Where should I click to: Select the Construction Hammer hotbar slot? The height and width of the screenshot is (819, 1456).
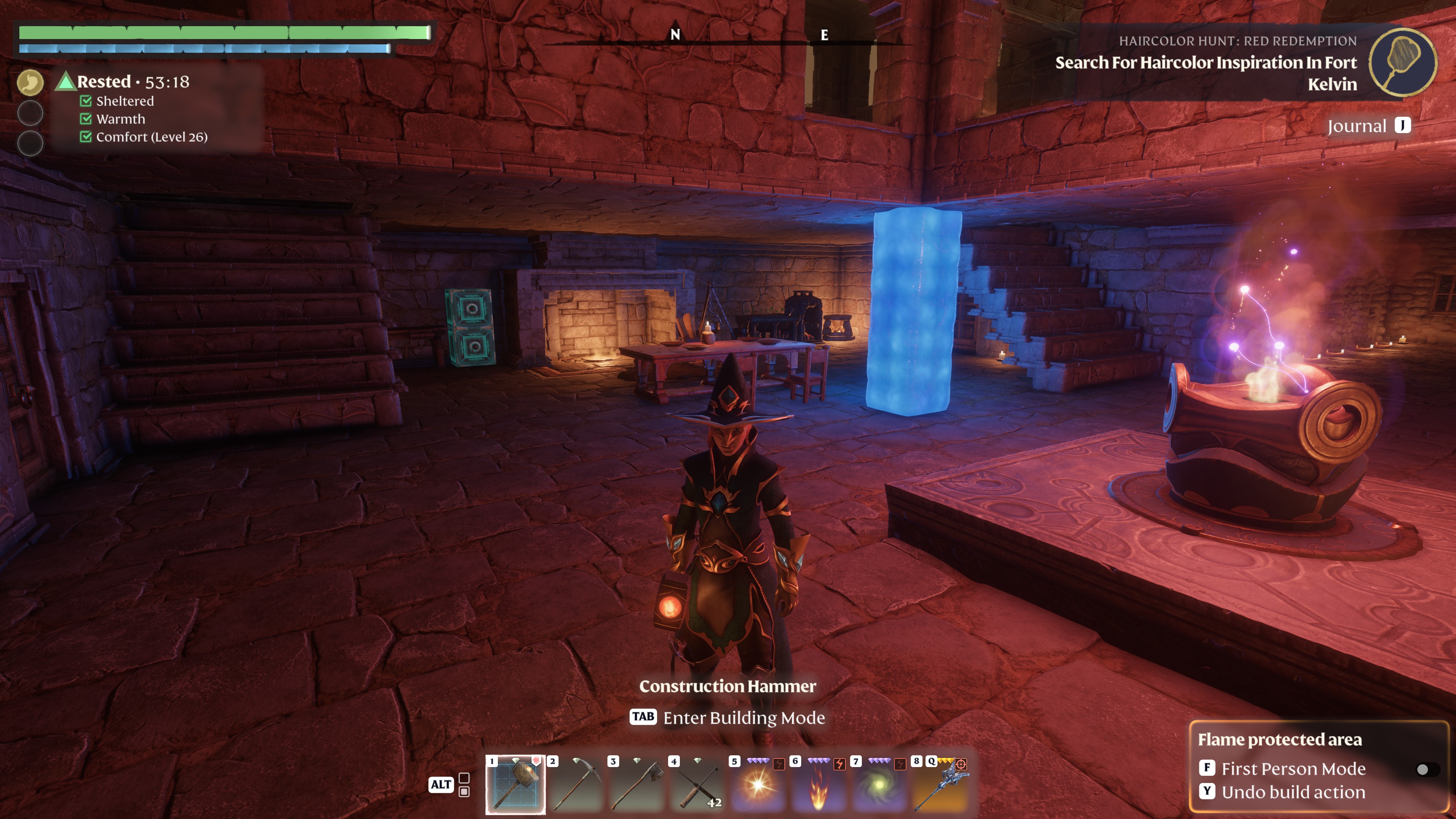pyautogui.click(x=515, y=784)
